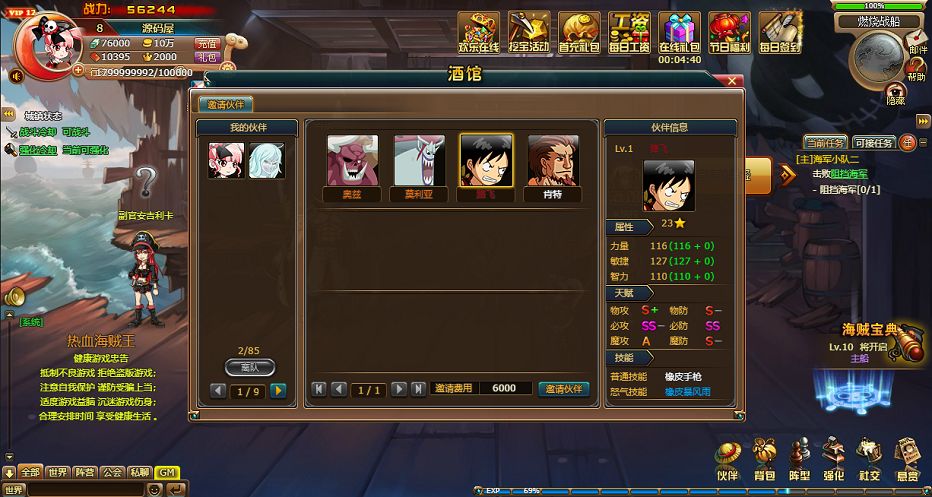Viewport: 932px width, 497px height.
Task: Claim the 首充礼包 first-recharge gift
Action: [579, 33]
